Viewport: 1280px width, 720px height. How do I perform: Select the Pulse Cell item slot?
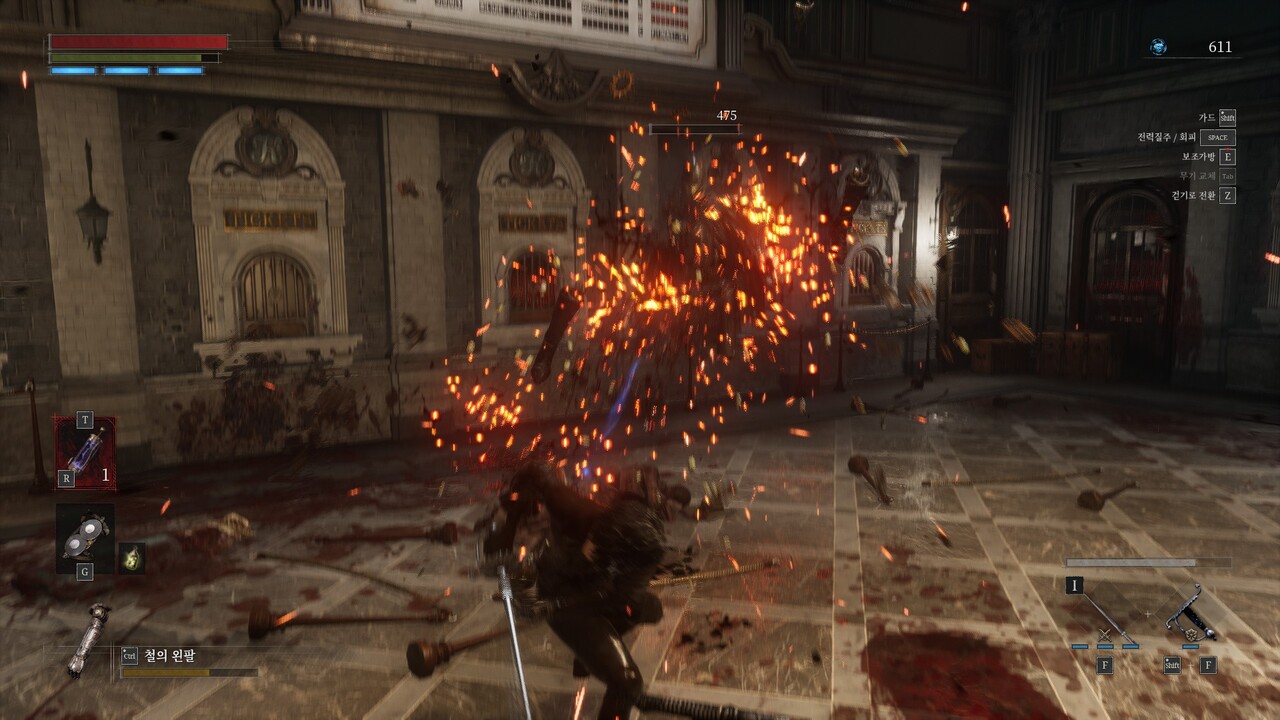tap(84, 452)
